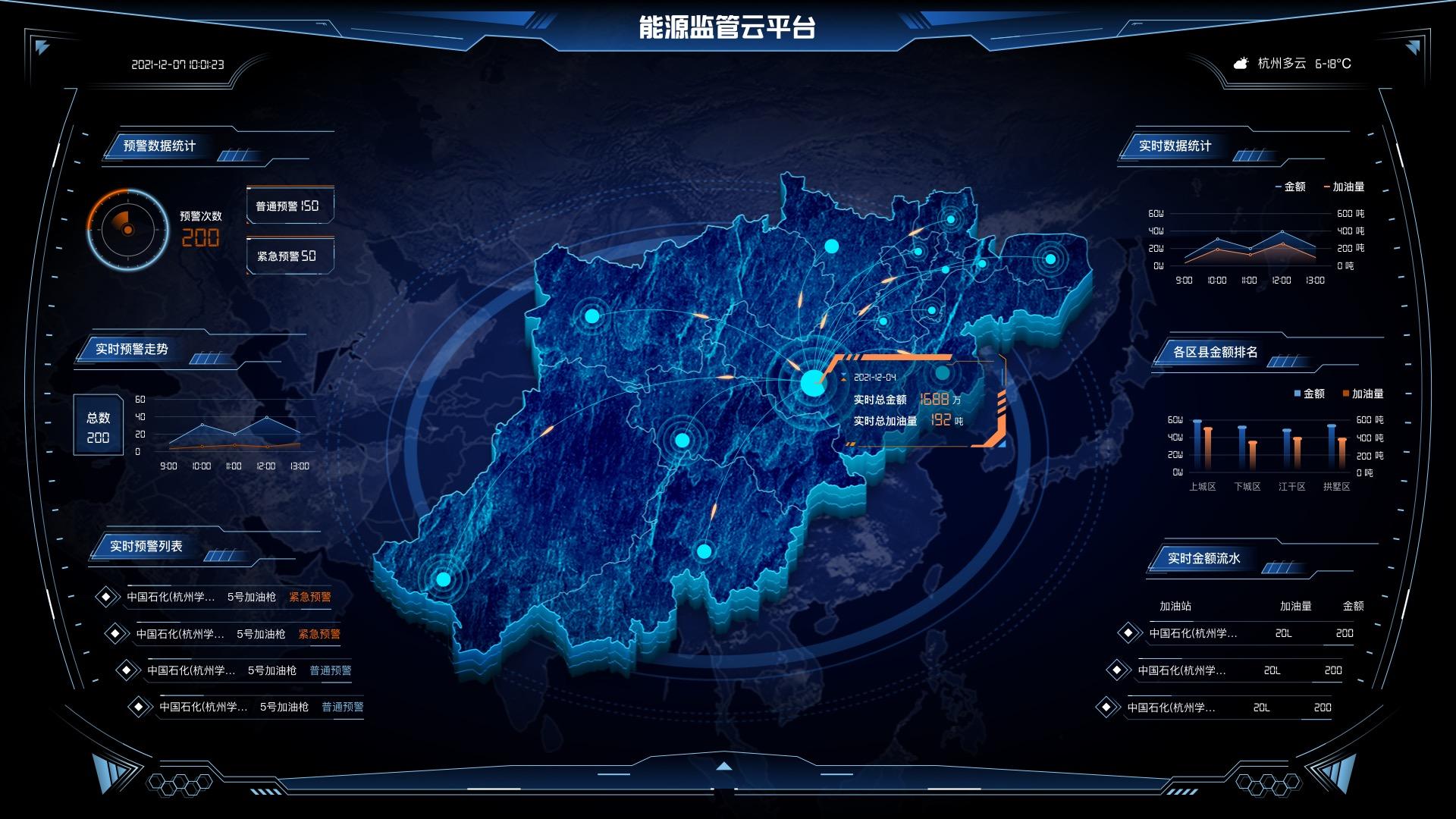Click the 总数 200 box in 实时预警走势
The width and height of the screenshot is (1456, 819).
point(96,425)
